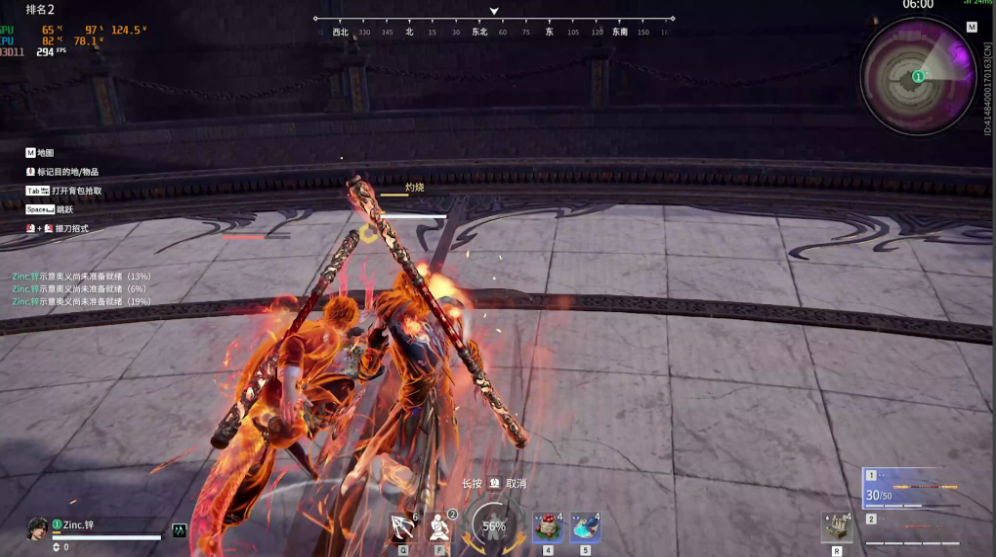Open the circular minimap
Viewport: 996px width, 557px height.
tap(918, 76)
